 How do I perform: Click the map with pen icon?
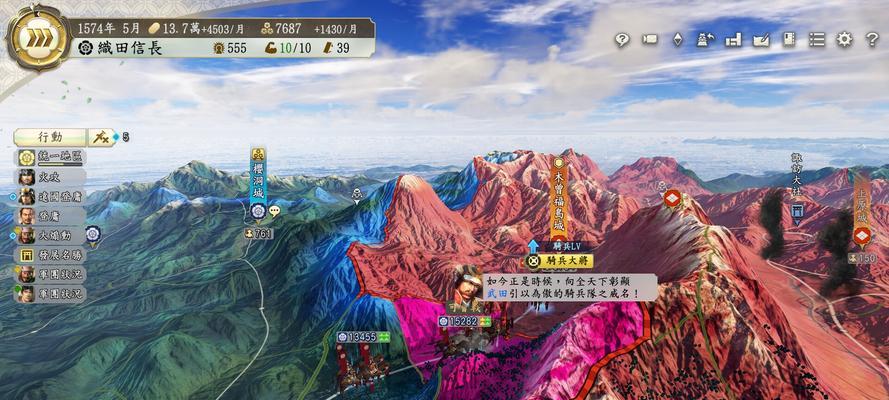click(x=761, y=40)
